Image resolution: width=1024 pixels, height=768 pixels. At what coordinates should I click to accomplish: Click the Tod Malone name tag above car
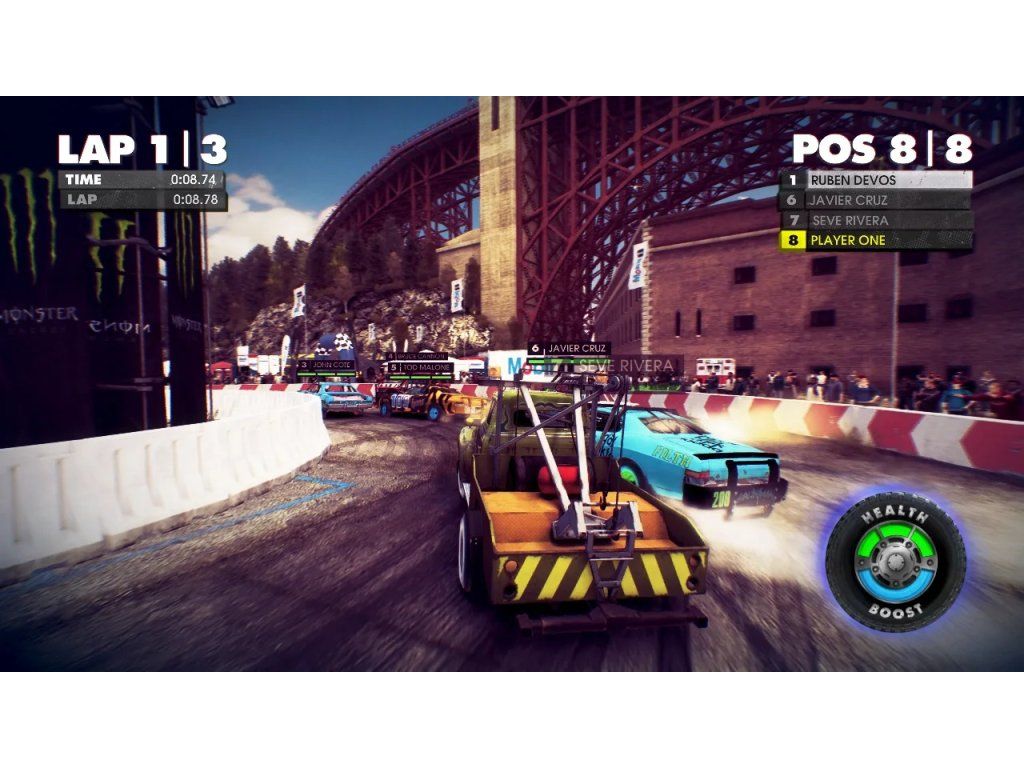click(421, 367)
